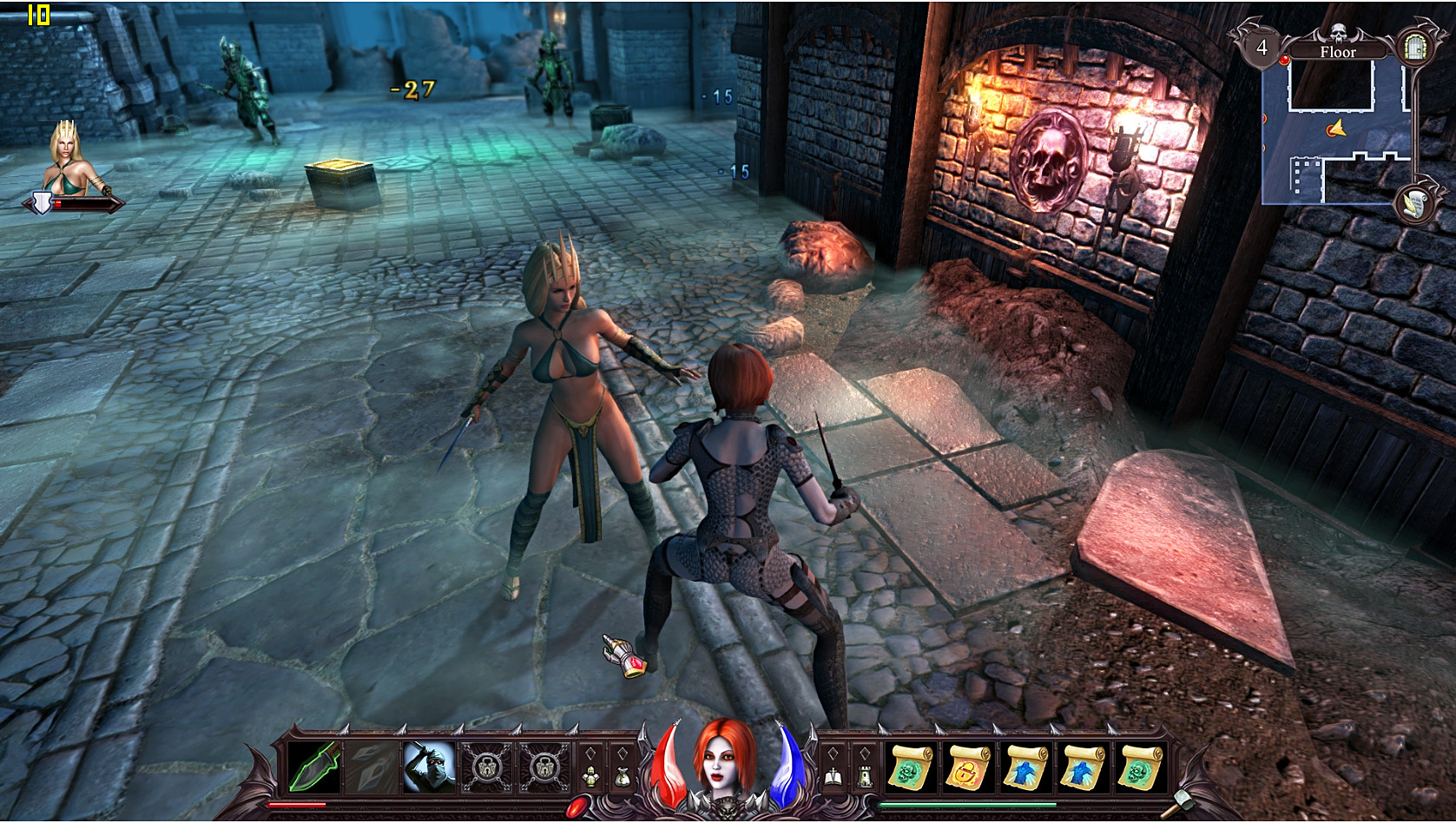The width and height of the screenshot is (1456, 823).
Task: Click the skull emblem atop the minimap
Action: 1338,31
